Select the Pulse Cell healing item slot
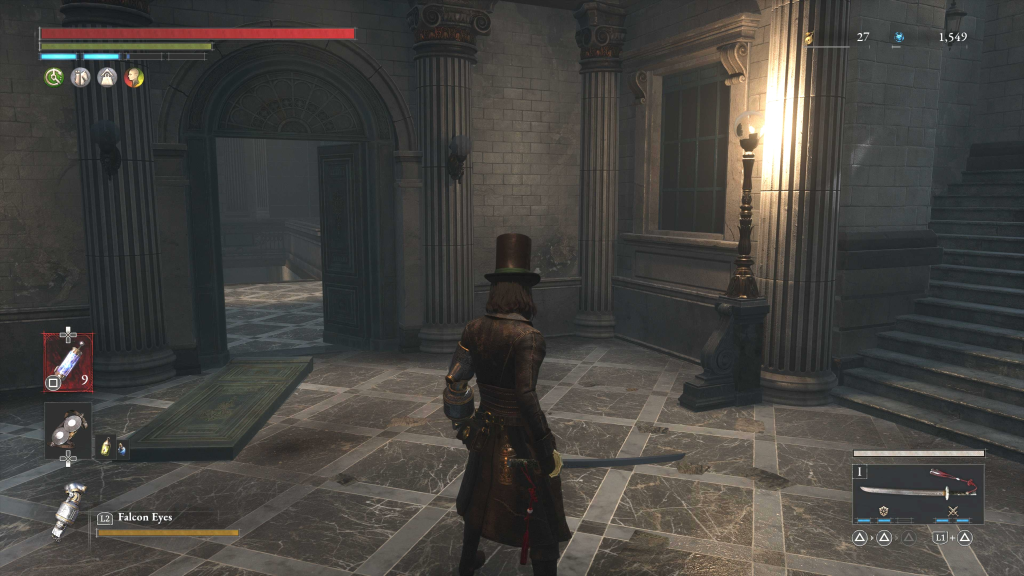 (x=68, y=361)
